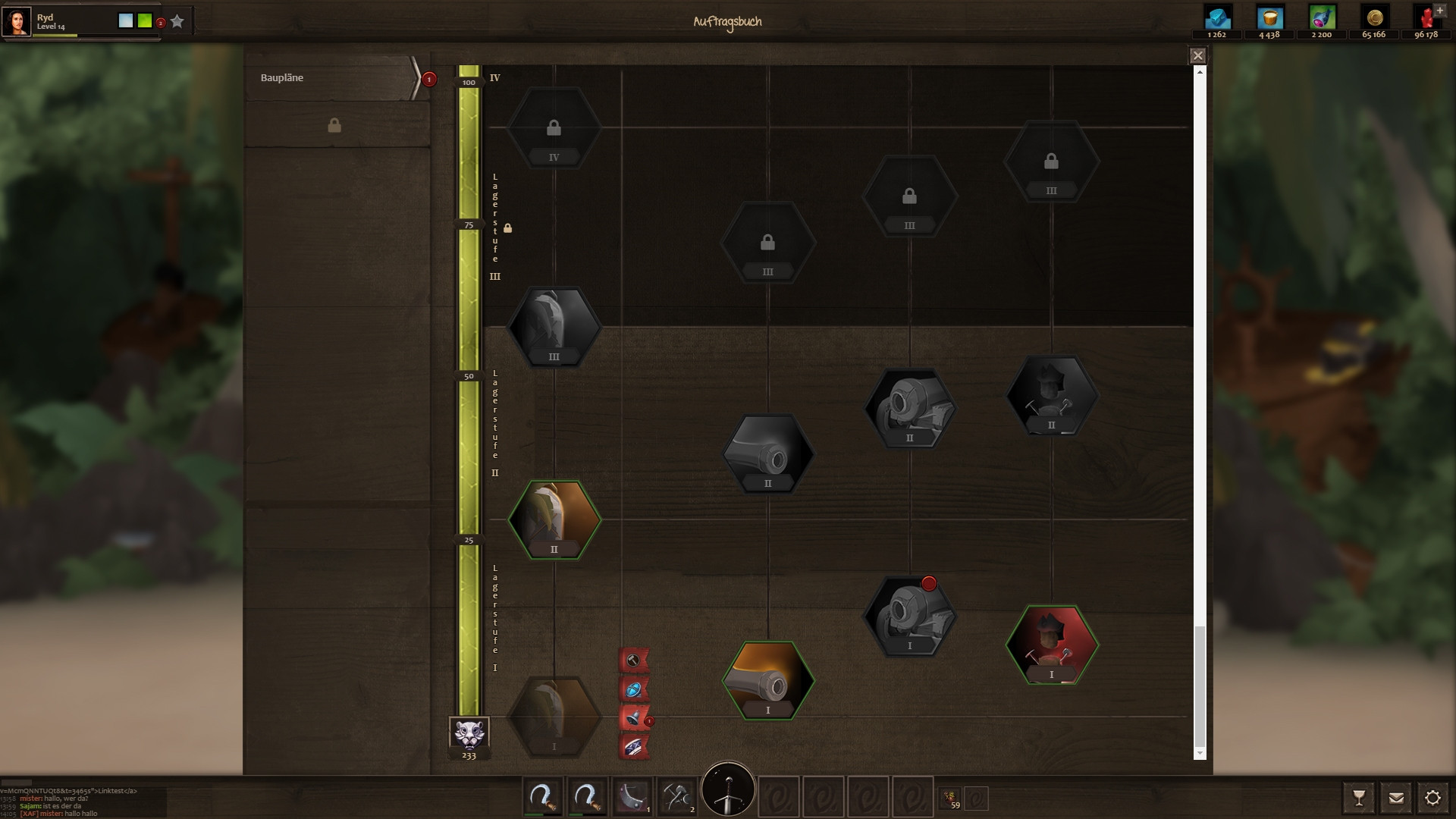Viewport: 1456px width, 819px height.
Task: Select the orange cannon barrel tier I node
Action: [x=767, y=680]
